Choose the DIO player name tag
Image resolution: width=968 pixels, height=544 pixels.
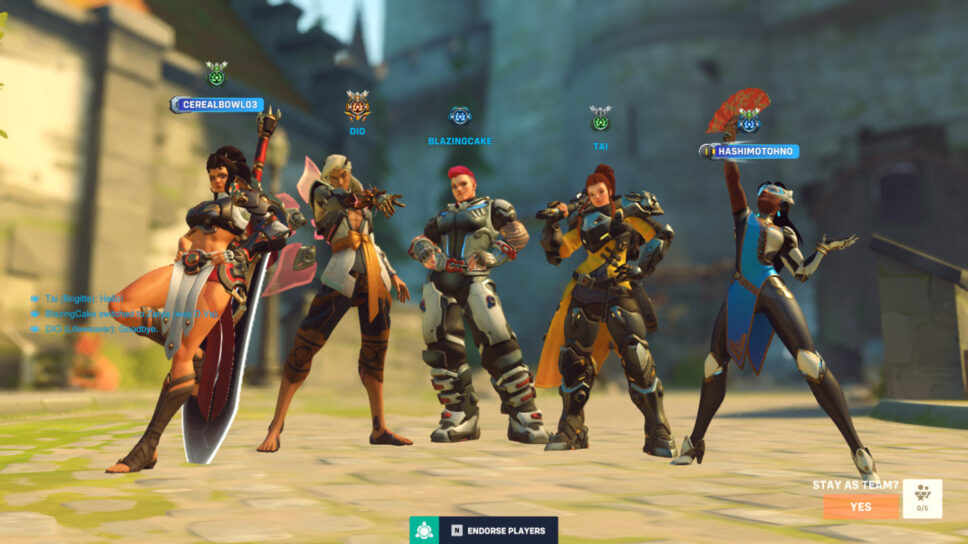coord(357,131)
